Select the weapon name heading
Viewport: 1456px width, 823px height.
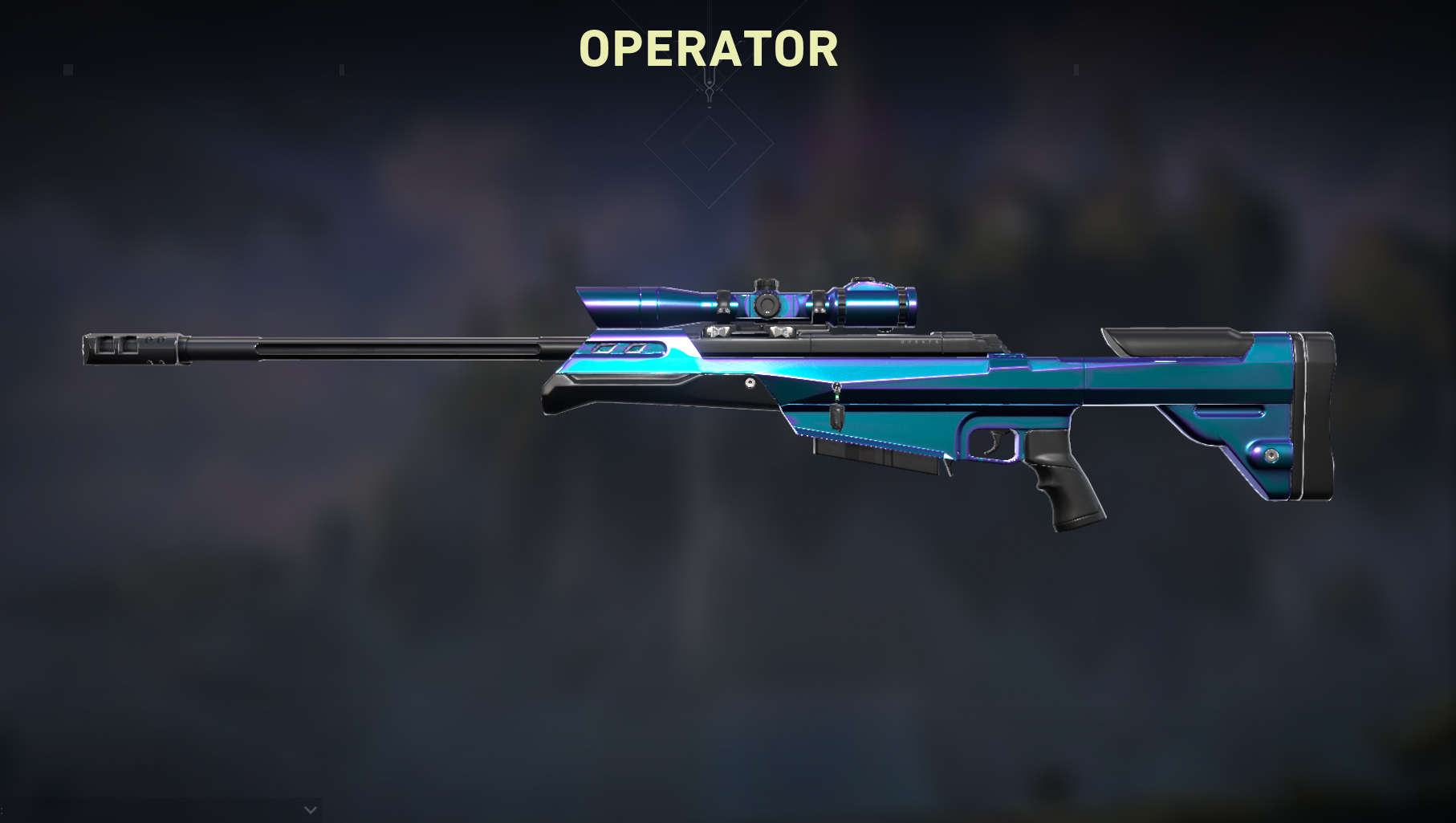(707, 51)
